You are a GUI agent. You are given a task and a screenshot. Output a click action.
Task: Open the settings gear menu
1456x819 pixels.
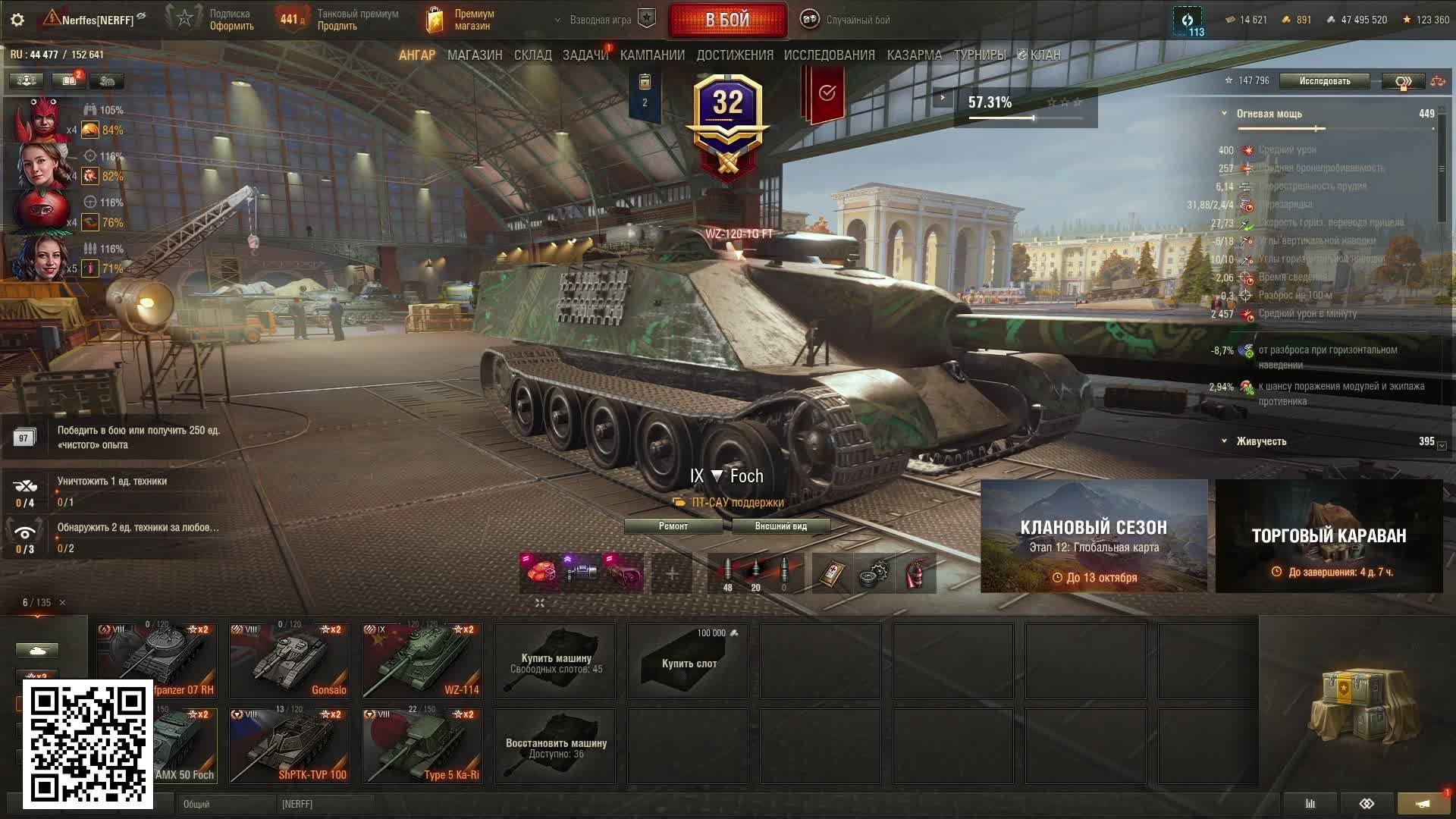[17, 20]
